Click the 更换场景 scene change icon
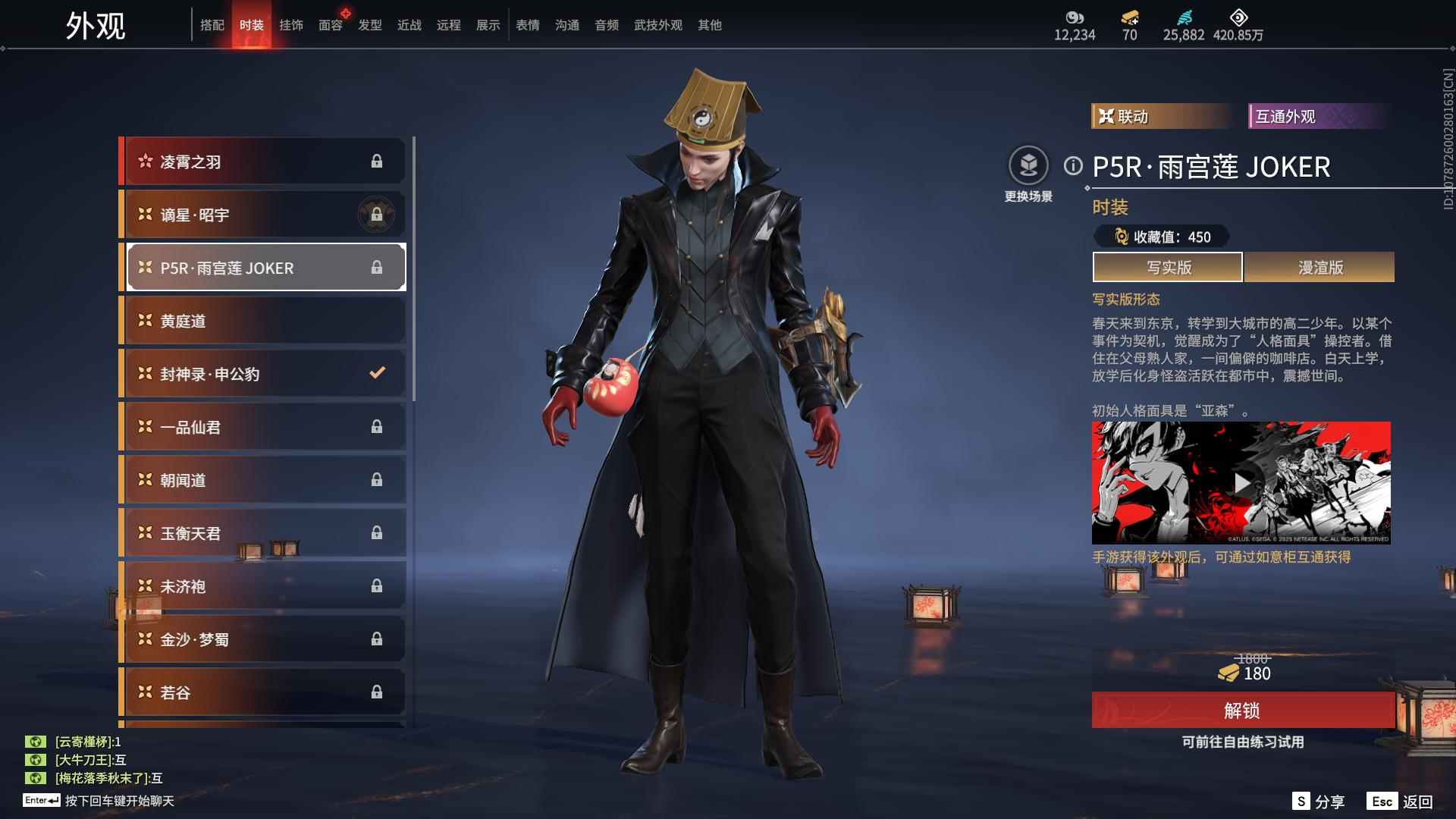This screenshot has width=1456, height=819. tap(1028, 166)
